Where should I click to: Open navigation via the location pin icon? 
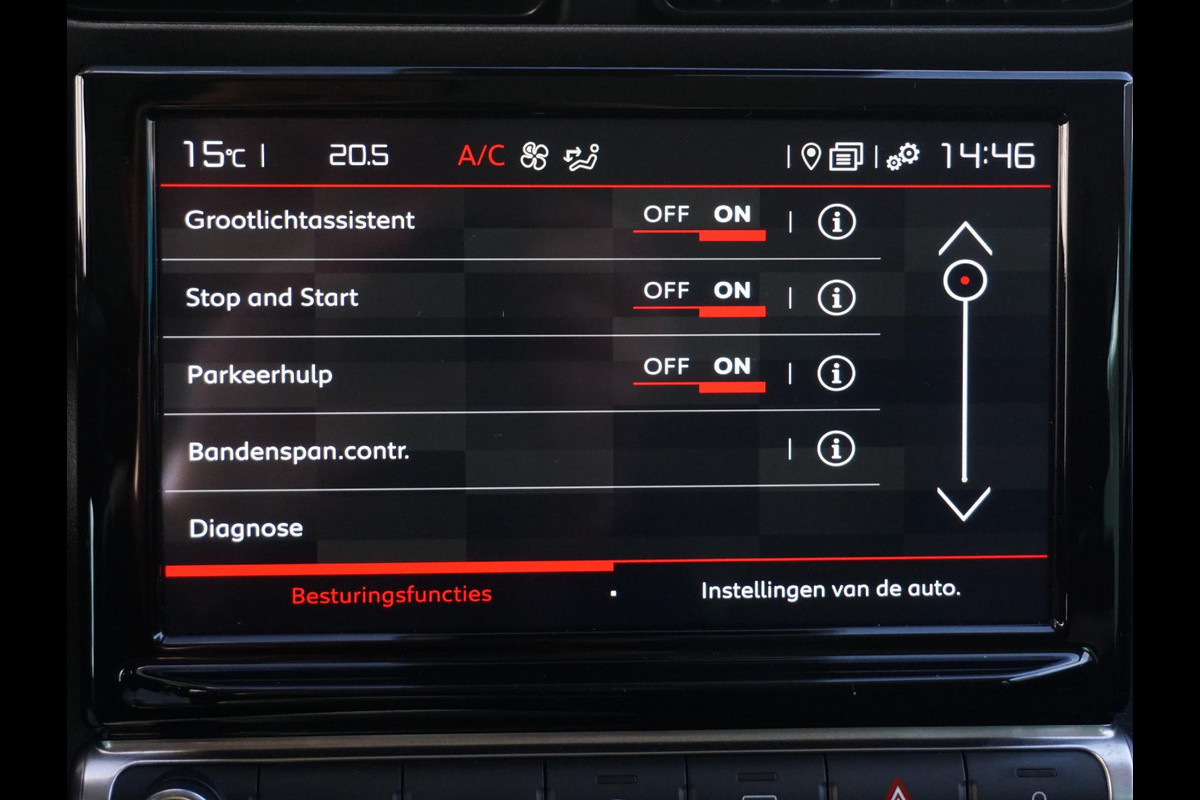click(811, 157)
